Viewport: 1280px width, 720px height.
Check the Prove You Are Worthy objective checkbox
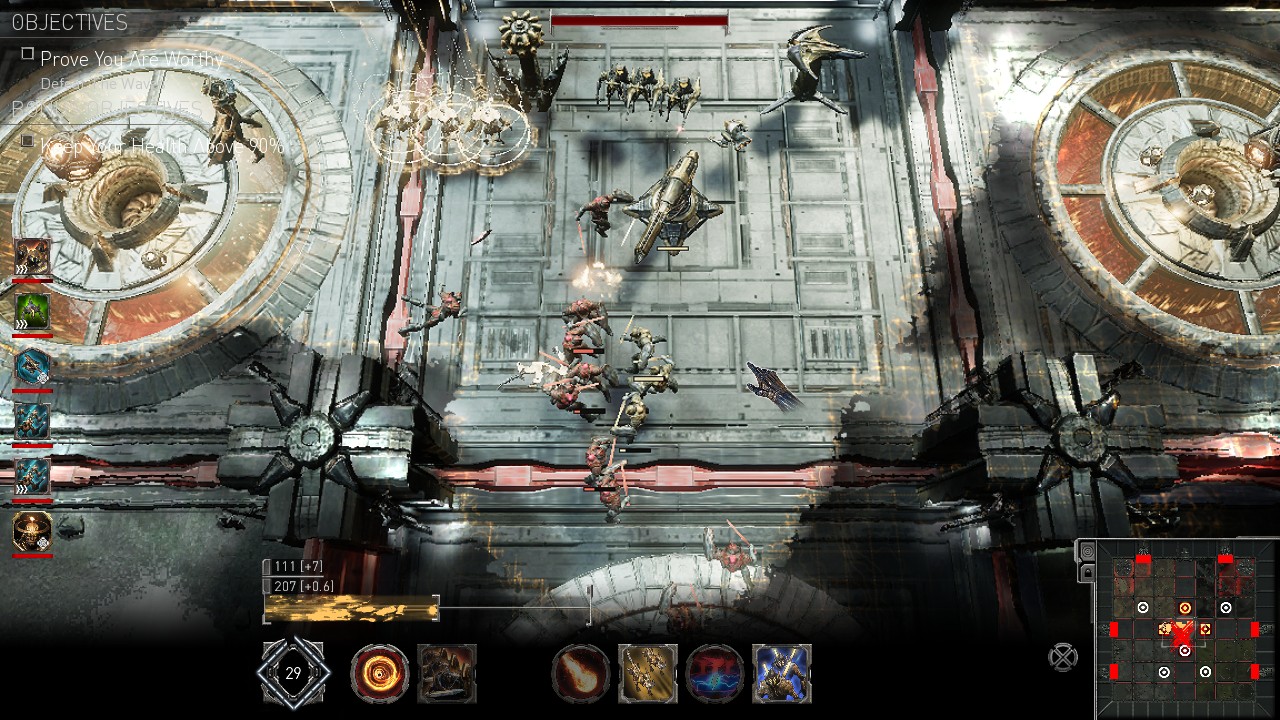coord(27,54)
